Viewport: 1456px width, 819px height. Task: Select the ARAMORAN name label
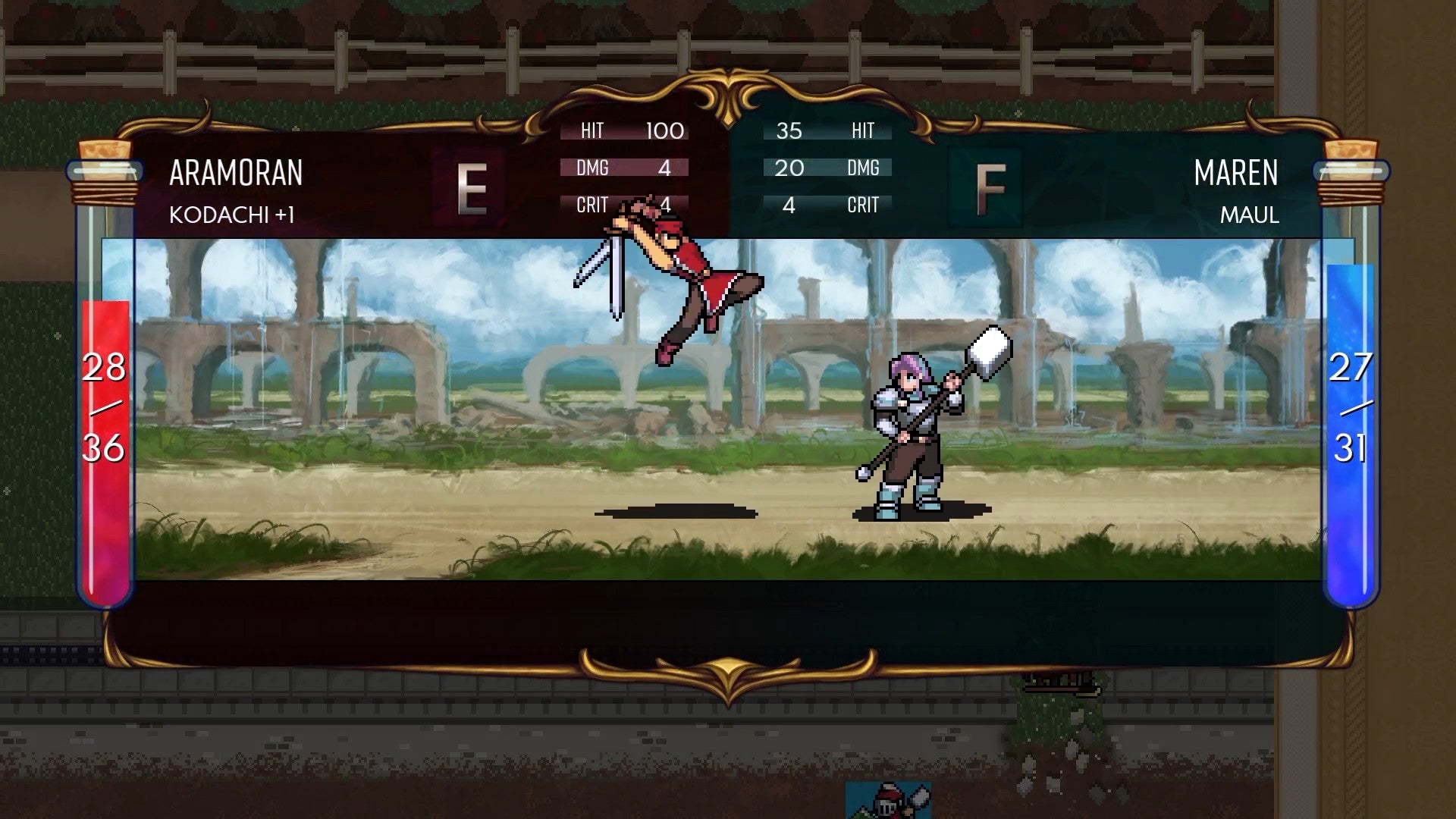coord(236,173)
